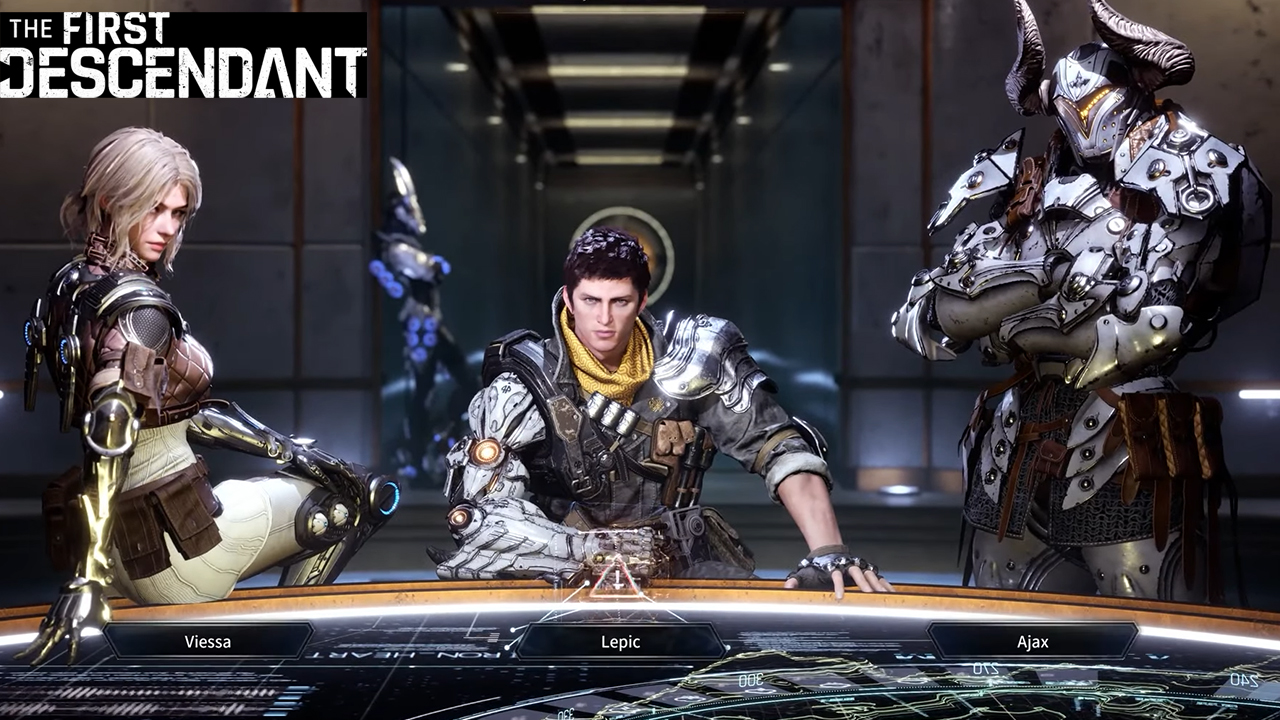
Task: Choose Lepic as your descendant
Action: coord(620,641)
